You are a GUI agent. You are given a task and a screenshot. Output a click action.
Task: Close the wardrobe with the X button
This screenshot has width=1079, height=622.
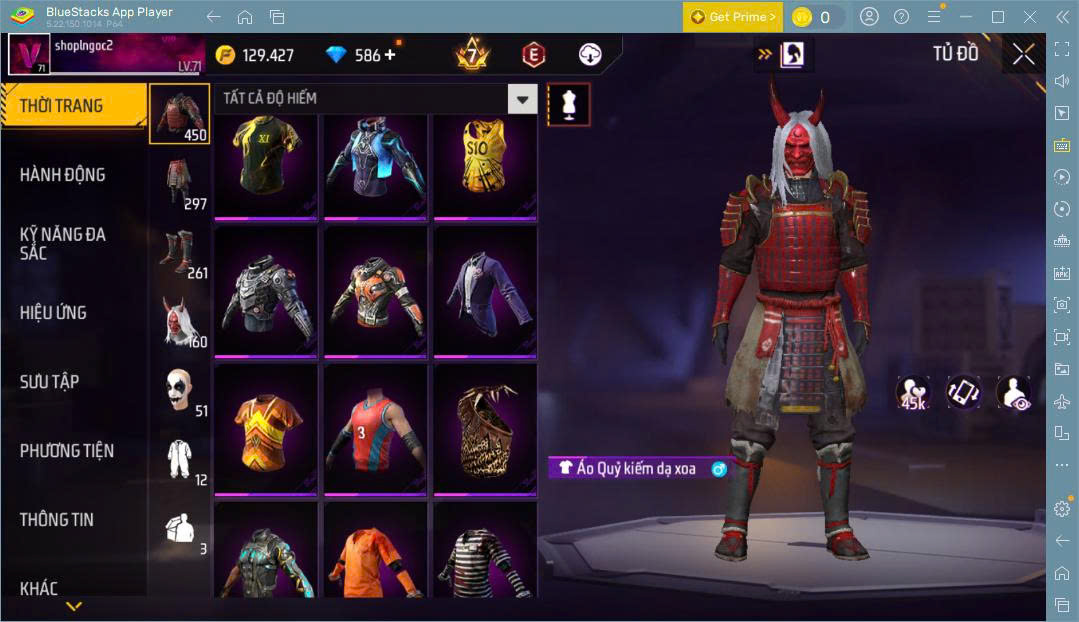point(1023,54)
